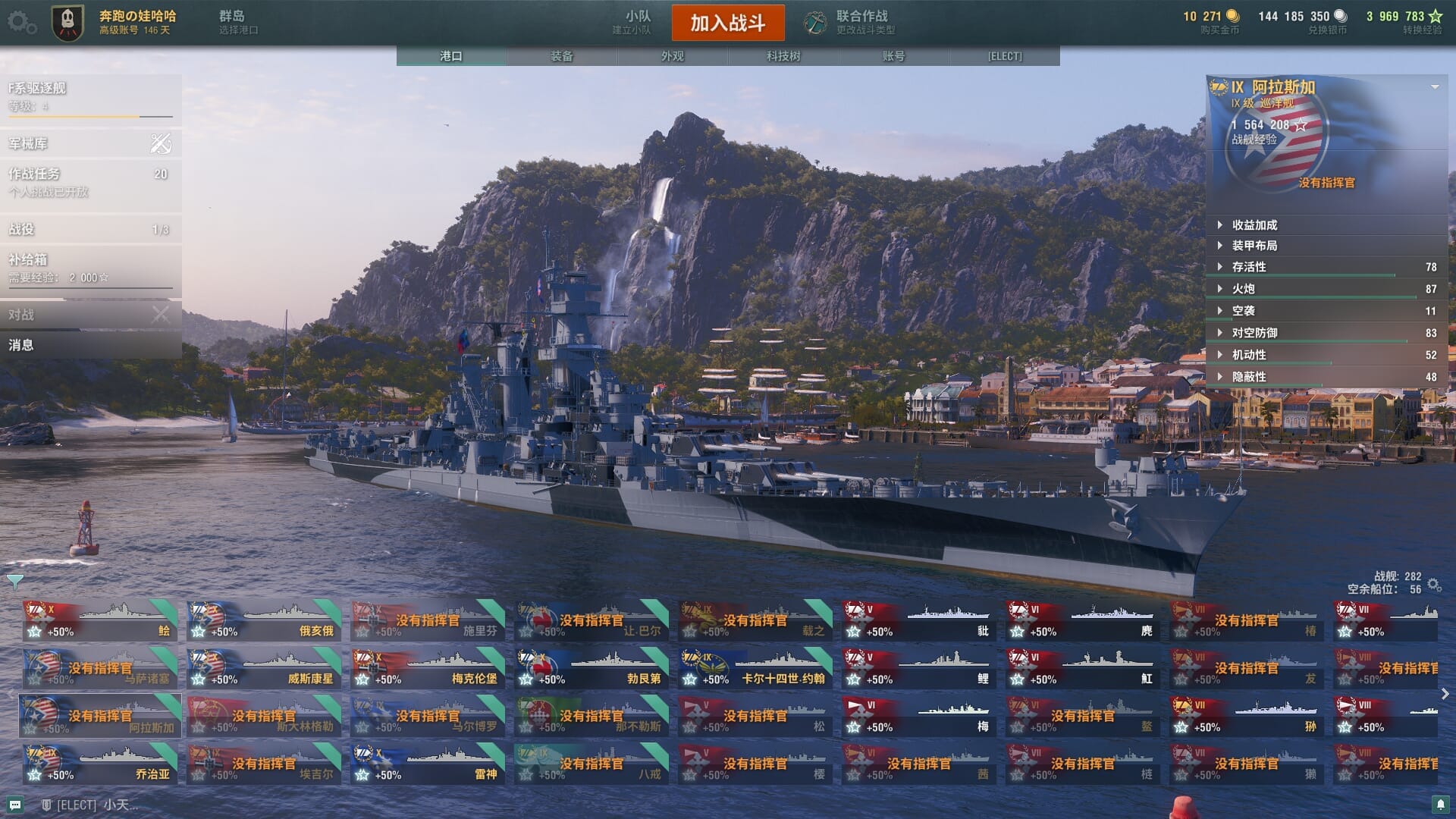Open 作战任务 combat missions
The width and height of the screenshot is (1456, 819).
click(89, 182)
